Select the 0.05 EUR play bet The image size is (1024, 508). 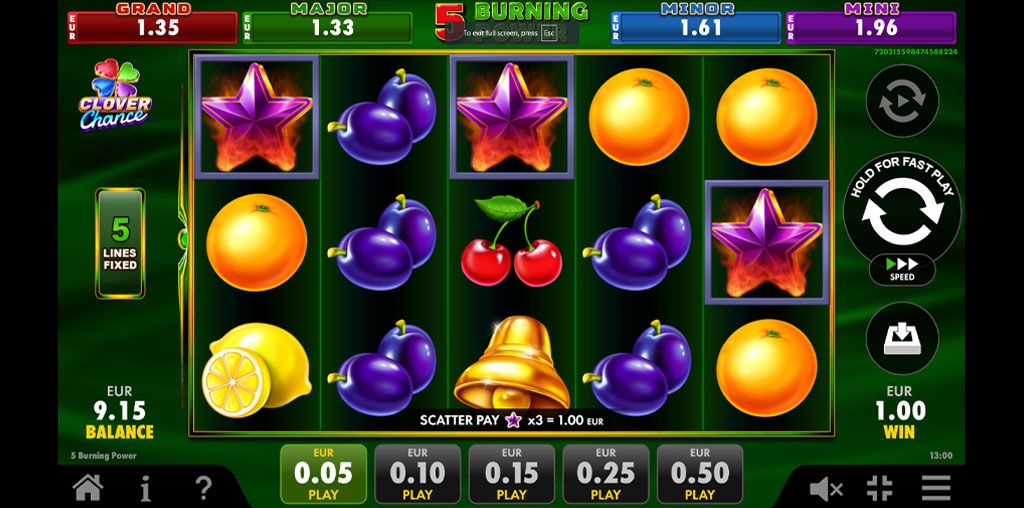[x=323, y=474]
